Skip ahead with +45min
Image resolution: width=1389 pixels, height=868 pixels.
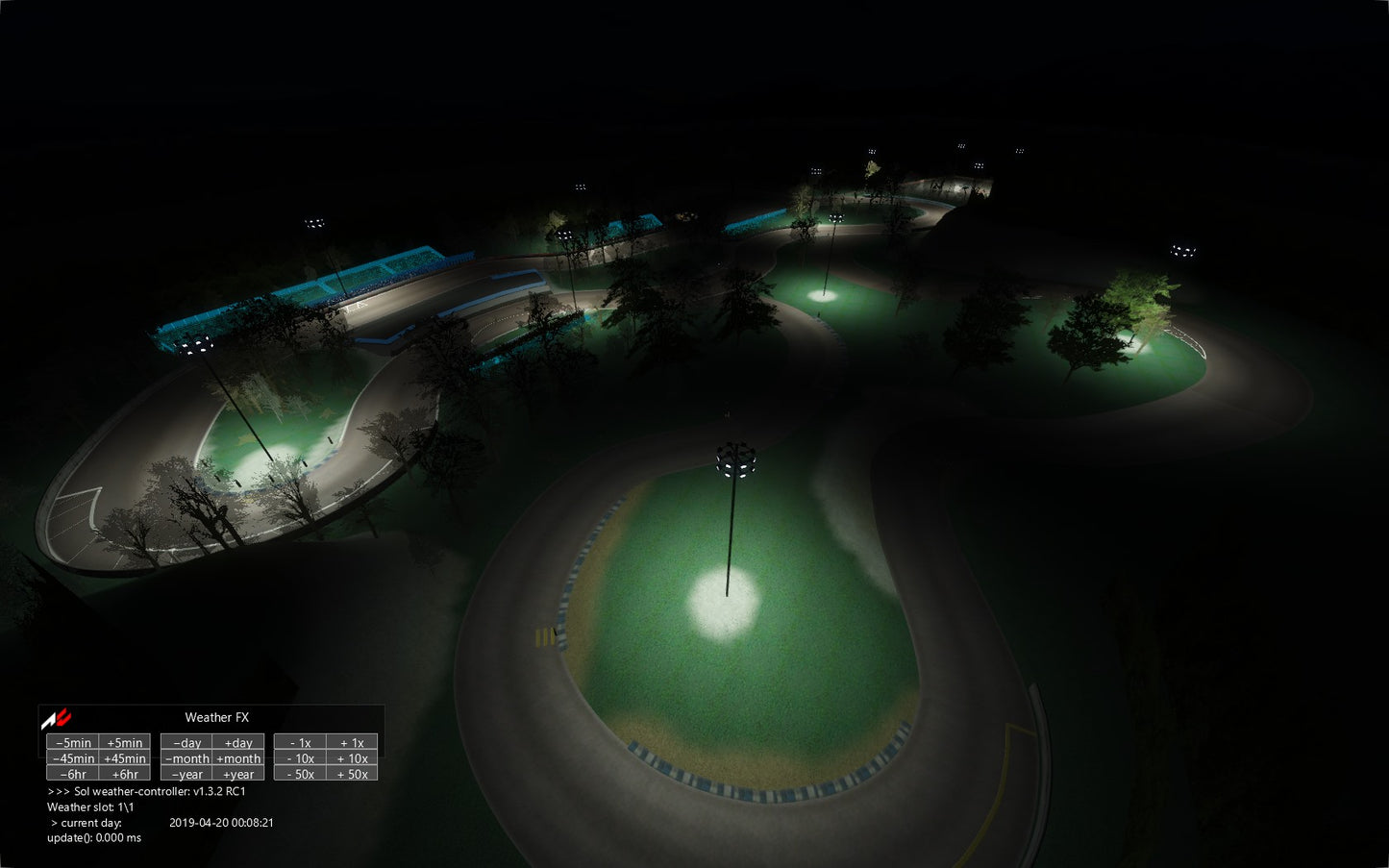click(x=125, y=758)
